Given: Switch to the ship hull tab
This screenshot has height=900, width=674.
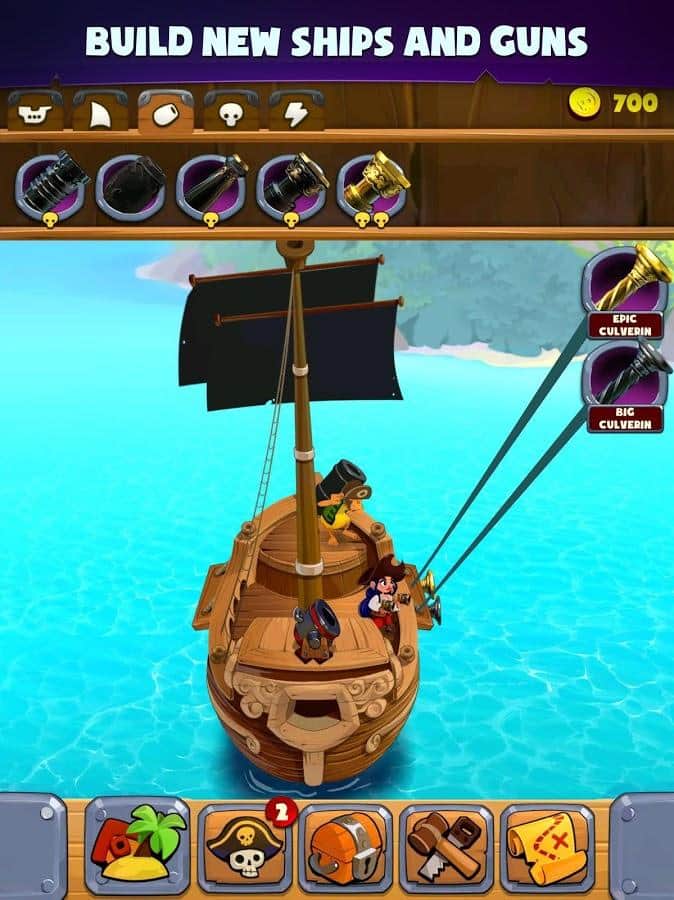Looking at the screenshot, I should click(35, 113).
